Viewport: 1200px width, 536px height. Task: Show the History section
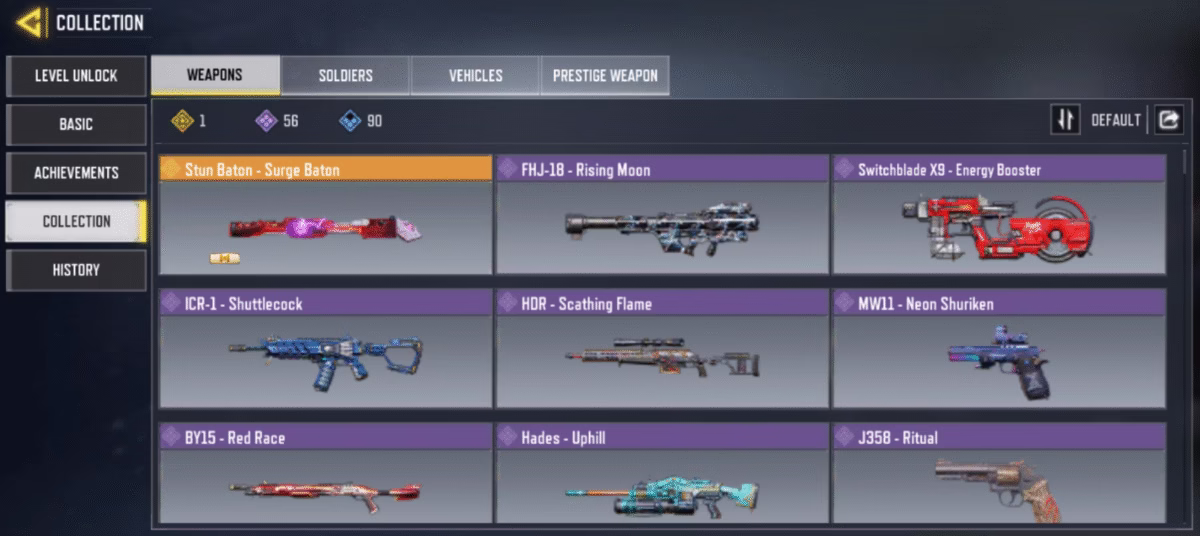tap(76, 270)
